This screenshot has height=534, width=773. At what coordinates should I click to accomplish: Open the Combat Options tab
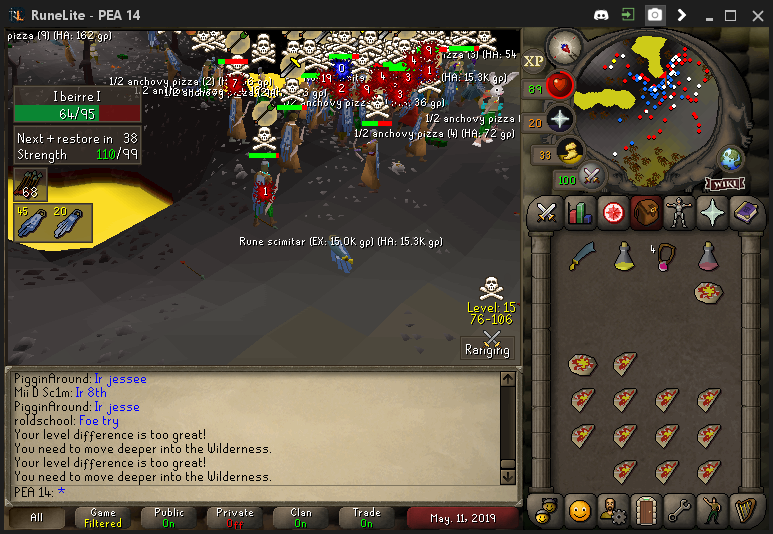click(x=546, y=212)
